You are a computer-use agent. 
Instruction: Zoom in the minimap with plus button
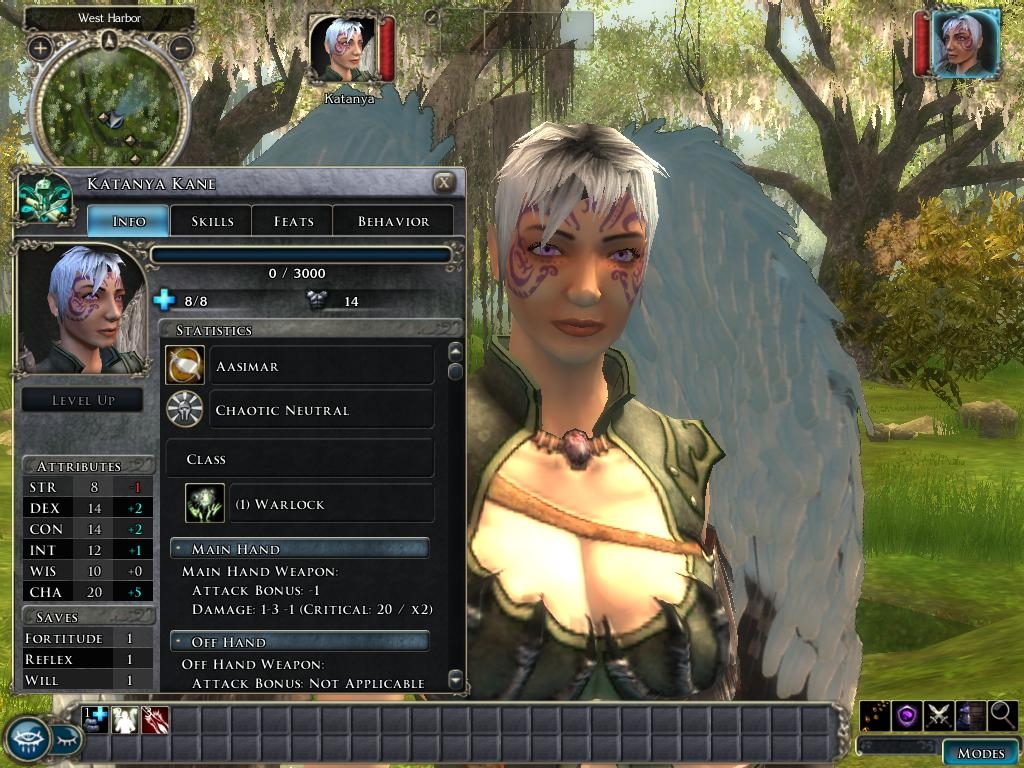pyautogui.click(x=40, y=47)
